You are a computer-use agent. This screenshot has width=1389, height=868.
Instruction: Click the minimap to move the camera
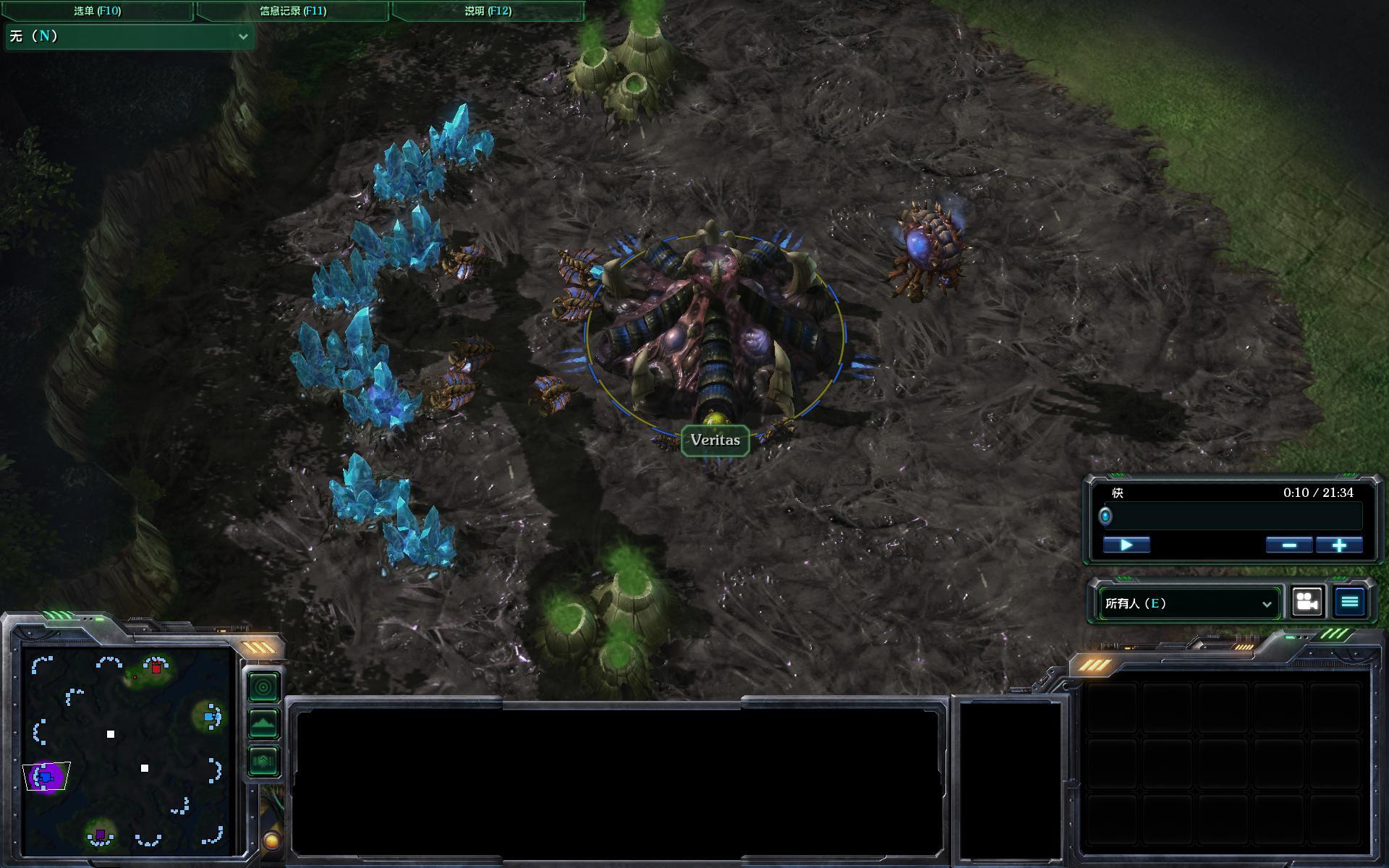[x=127, y=752]
